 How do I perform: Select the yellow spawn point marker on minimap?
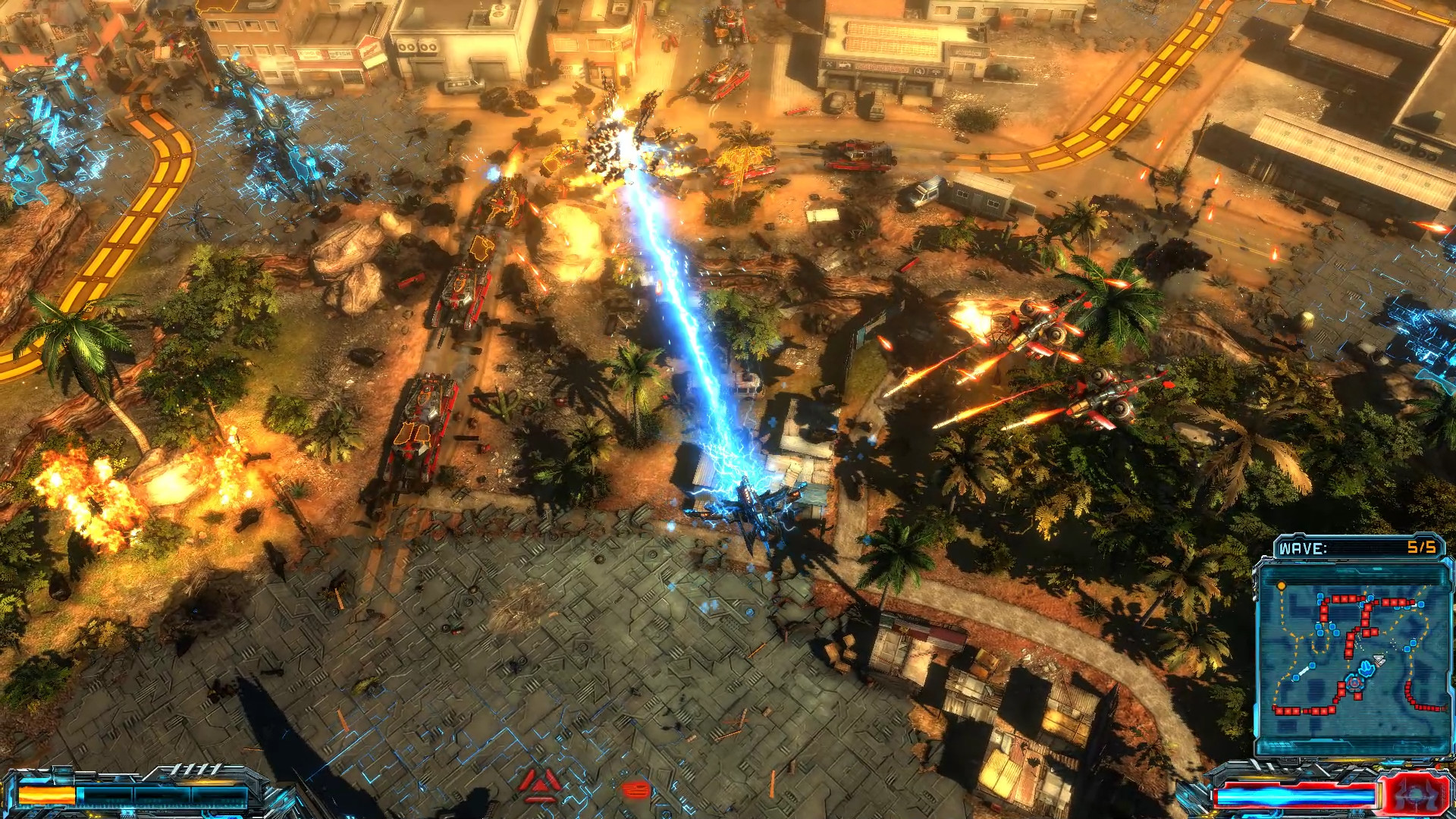(x=1282, y=585)
